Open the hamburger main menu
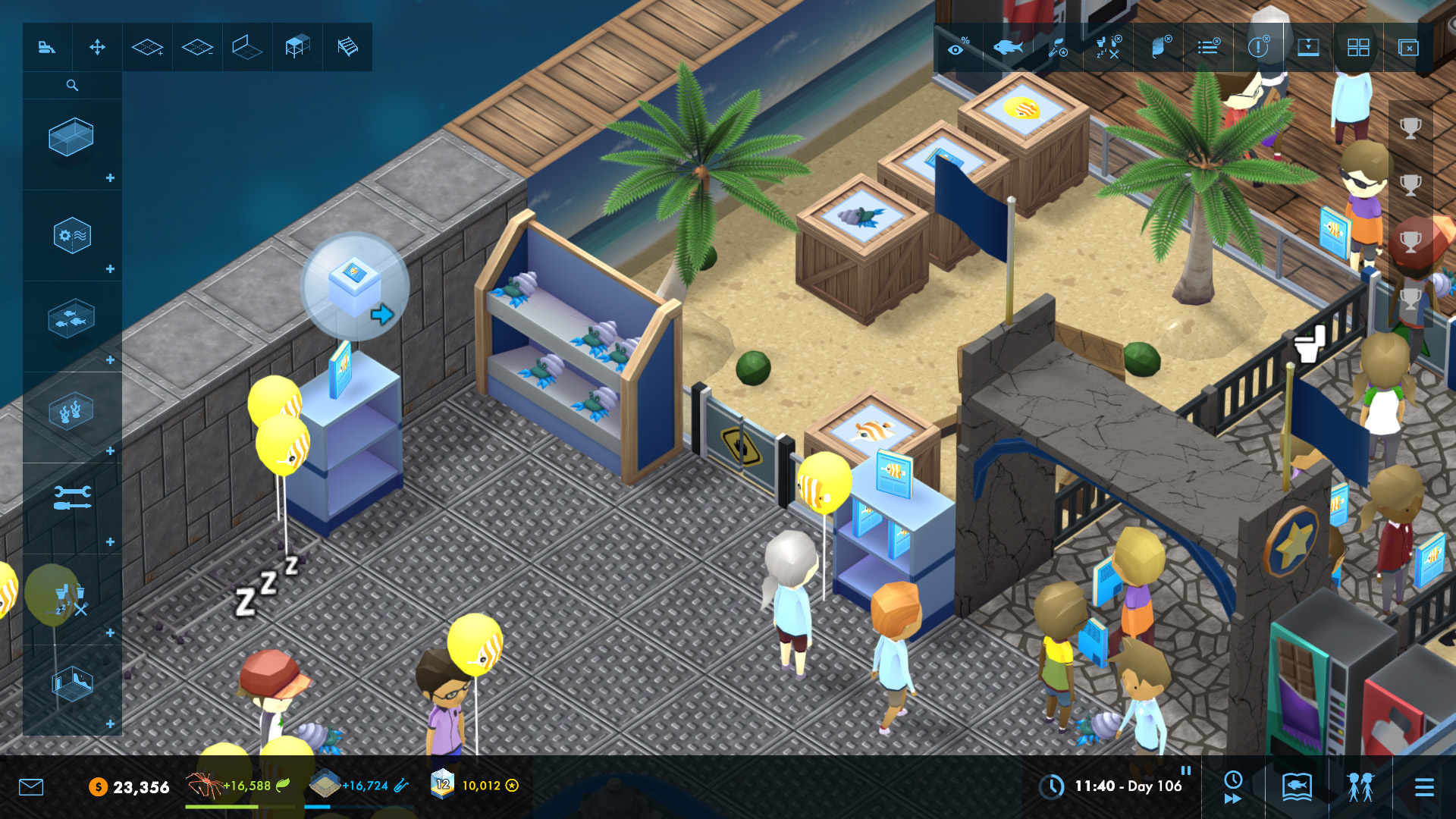Image resolution: width=1456 pixels, height=819 pixels. (1424, 787)
